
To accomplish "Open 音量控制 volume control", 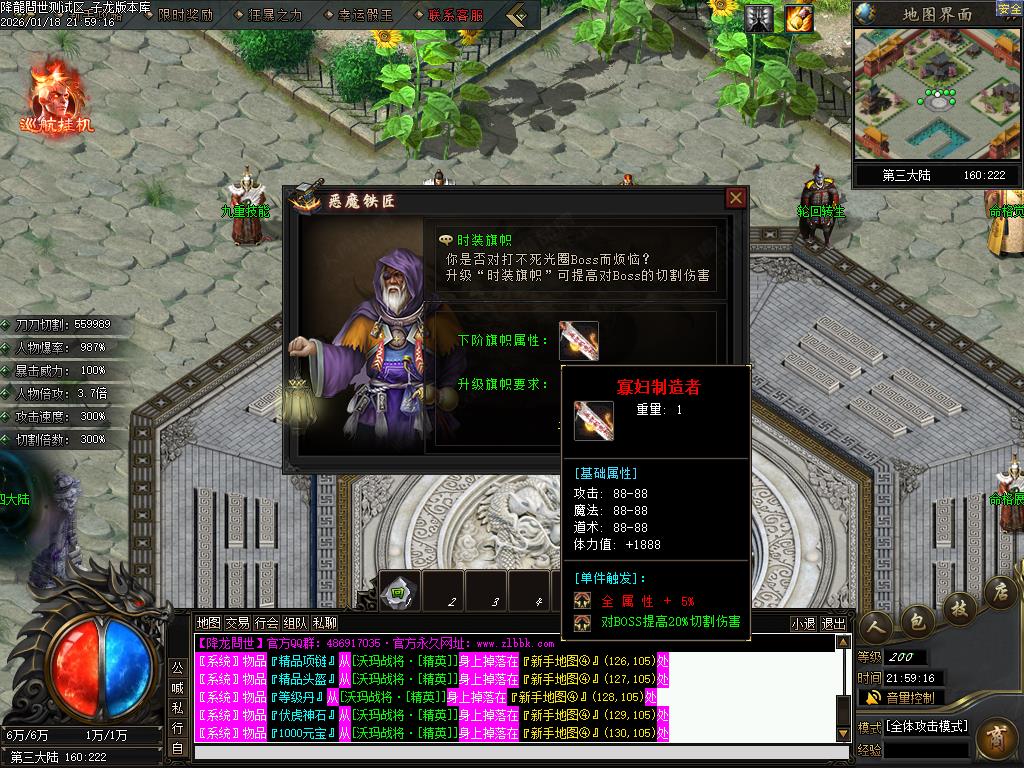I will [902, 697].
